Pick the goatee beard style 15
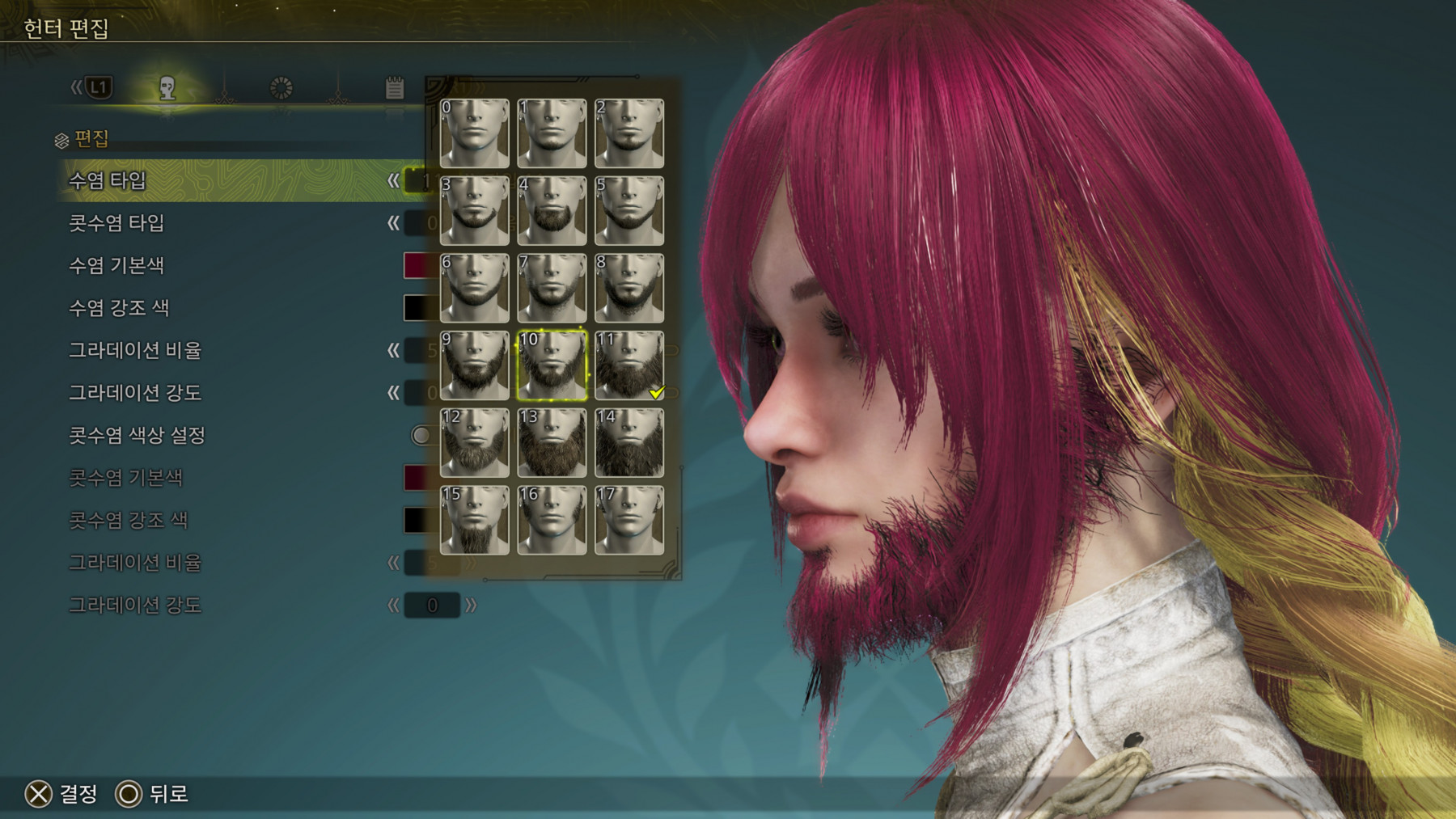Viewport: 1456px width, 819px height. 474,520
